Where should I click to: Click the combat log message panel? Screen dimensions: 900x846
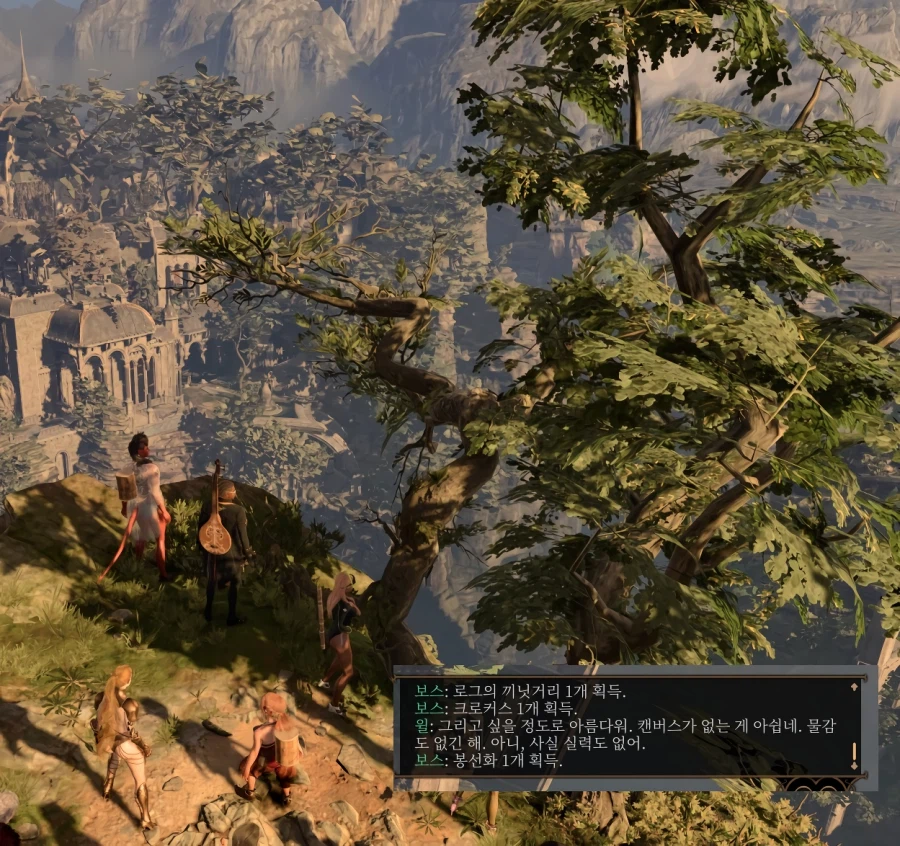tap(620, 725)
